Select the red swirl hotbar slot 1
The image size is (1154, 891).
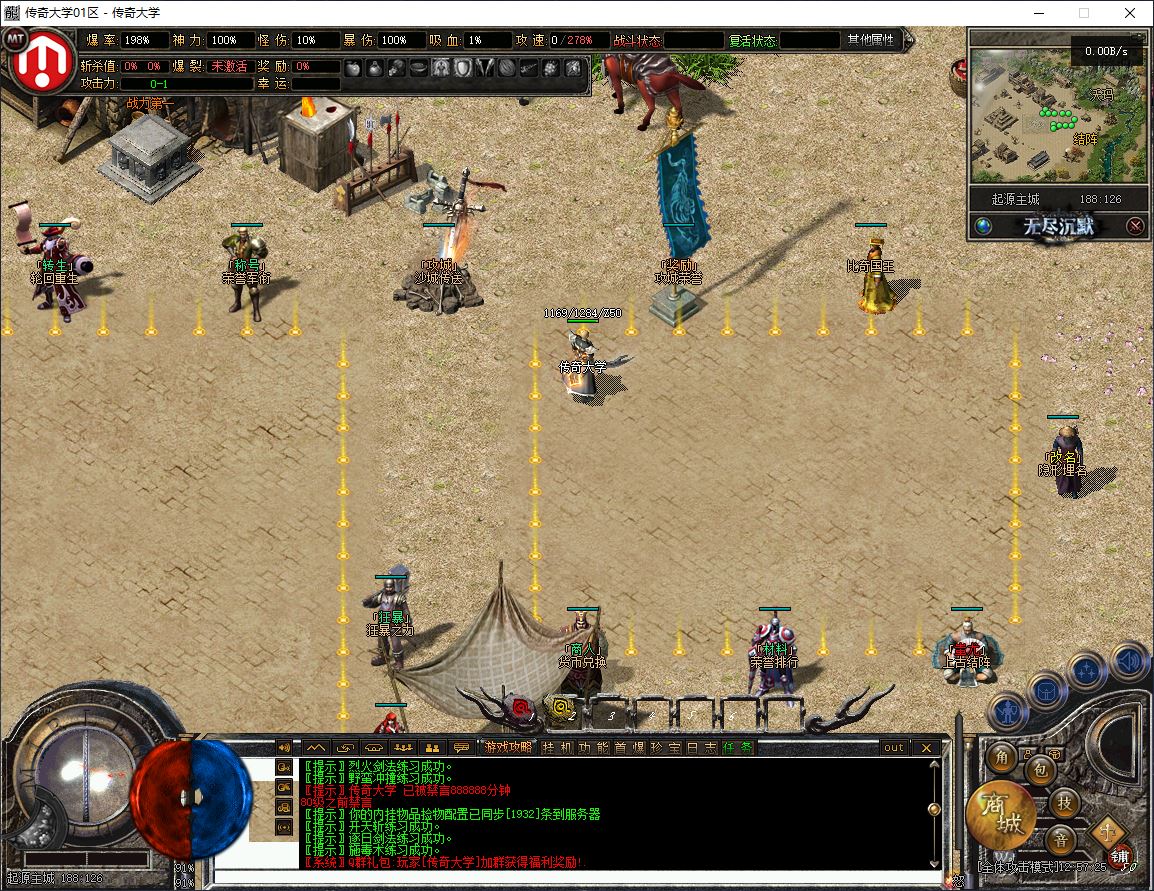point(521,709)
